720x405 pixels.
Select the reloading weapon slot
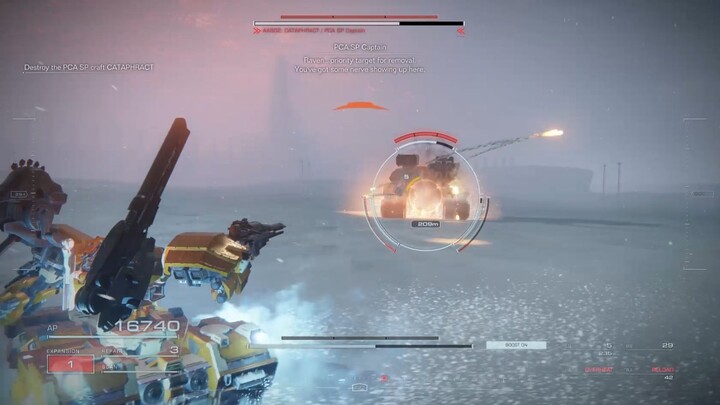click(663, 368)
